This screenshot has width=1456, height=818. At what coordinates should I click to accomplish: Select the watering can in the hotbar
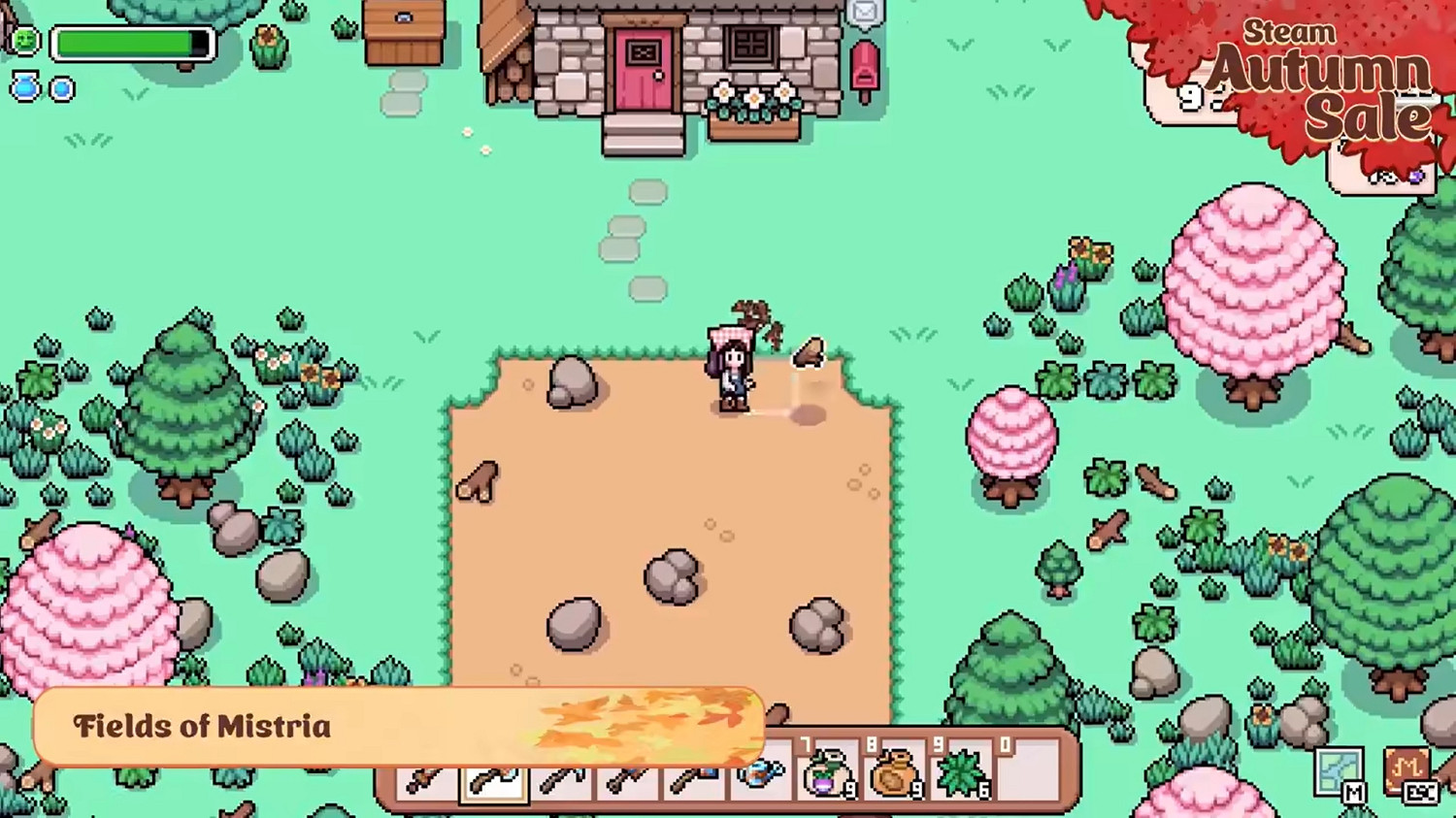tap(762, 776)
